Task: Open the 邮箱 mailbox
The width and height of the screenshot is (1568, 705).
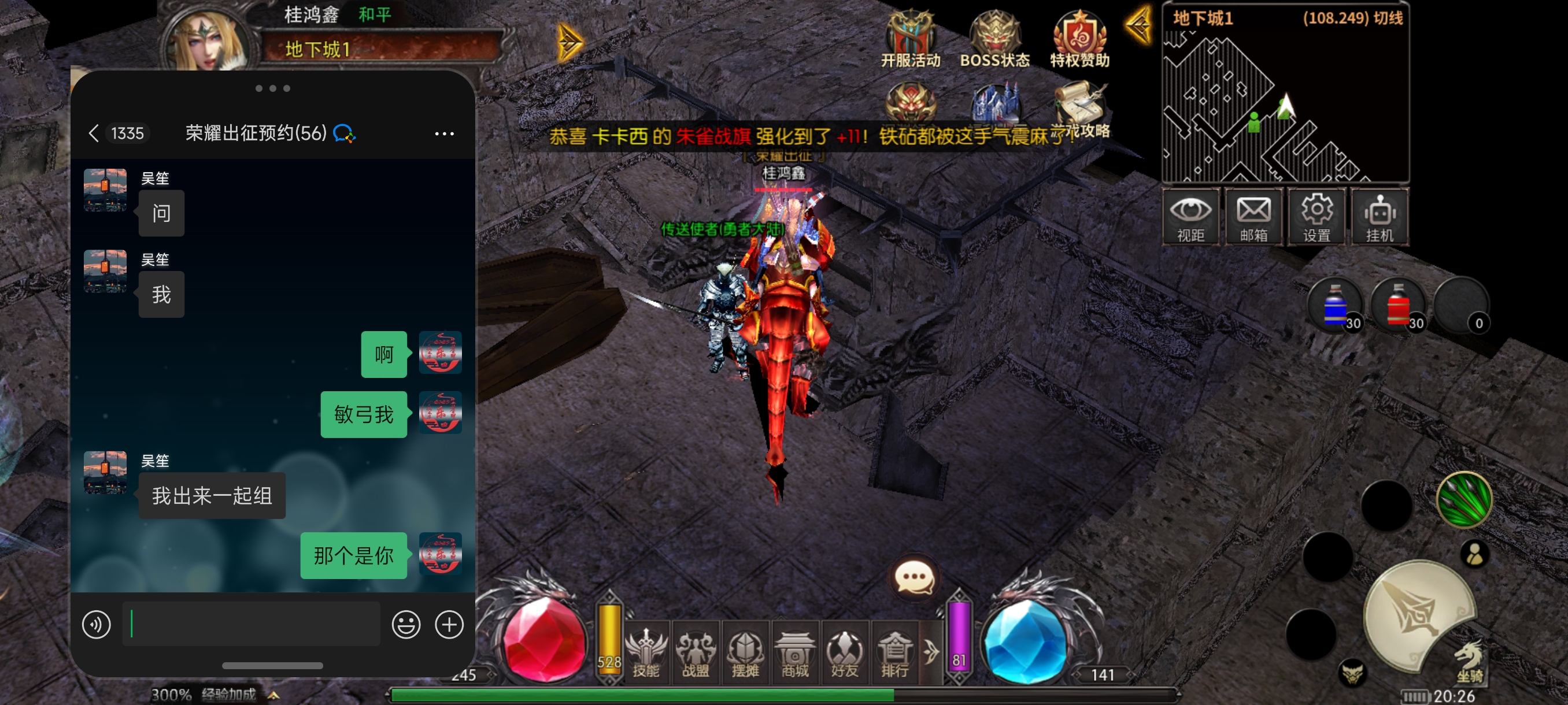Action: pyautogui.click(x=1253, y=217)
